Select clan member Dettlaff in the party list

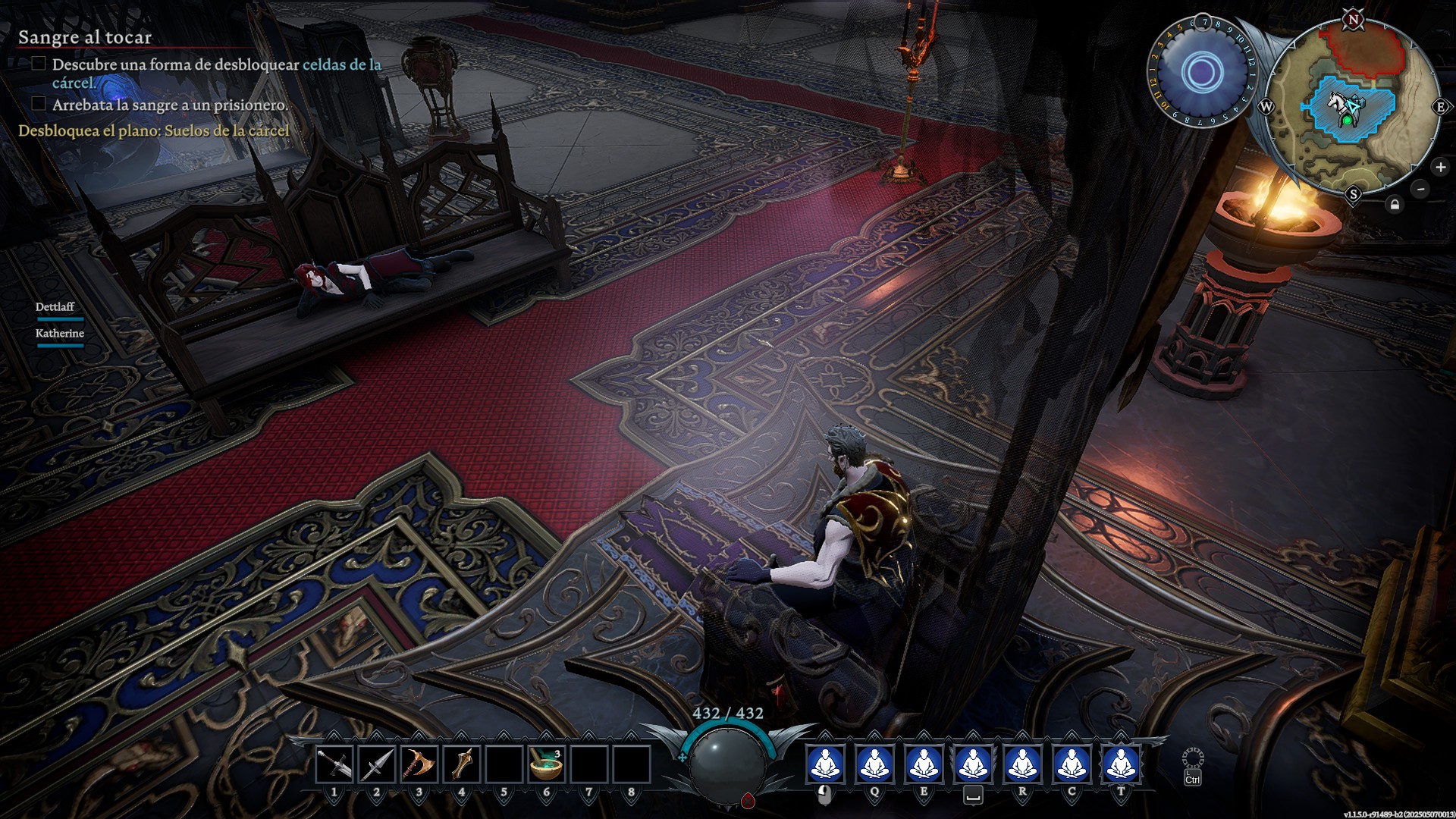click(x=55, y=307)
